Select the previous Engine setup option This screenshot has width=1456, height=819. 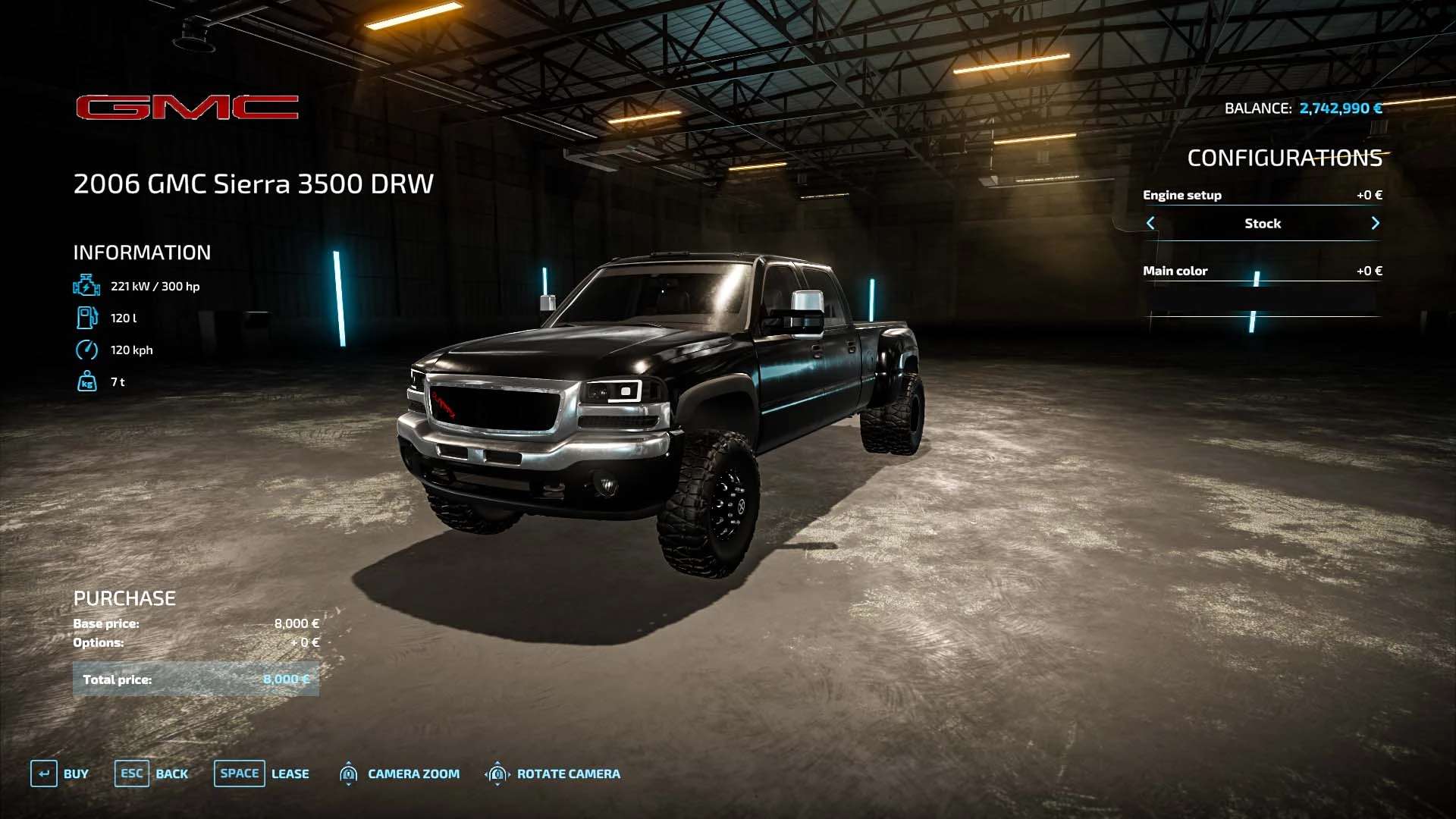1150,223
